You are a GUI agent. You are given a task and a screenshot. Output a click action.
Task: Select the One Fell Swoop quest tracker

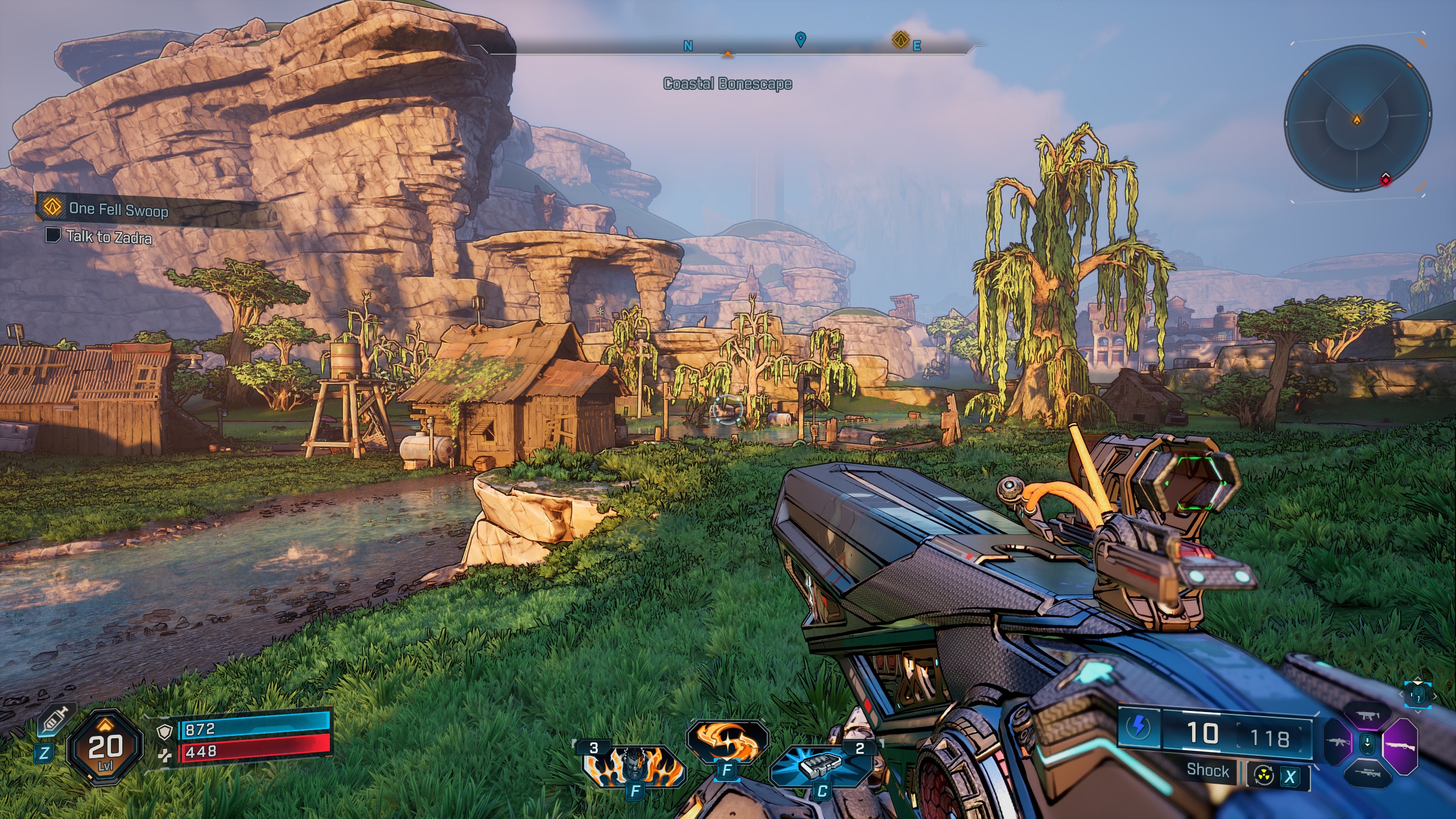(118, 209)
